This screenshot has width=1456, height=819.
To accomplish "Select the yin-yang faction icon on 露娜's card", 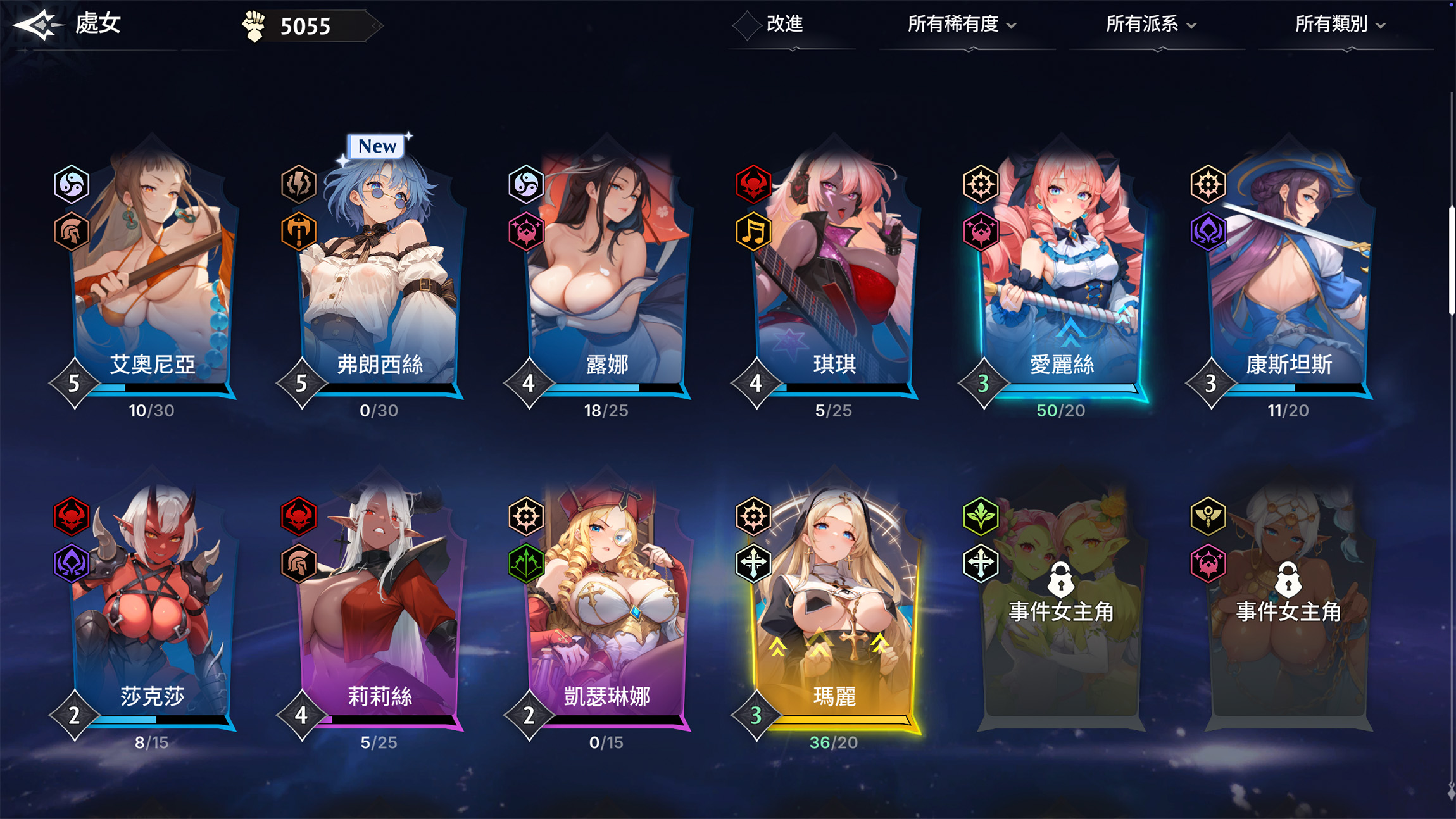I will click(x=527, y=184).
